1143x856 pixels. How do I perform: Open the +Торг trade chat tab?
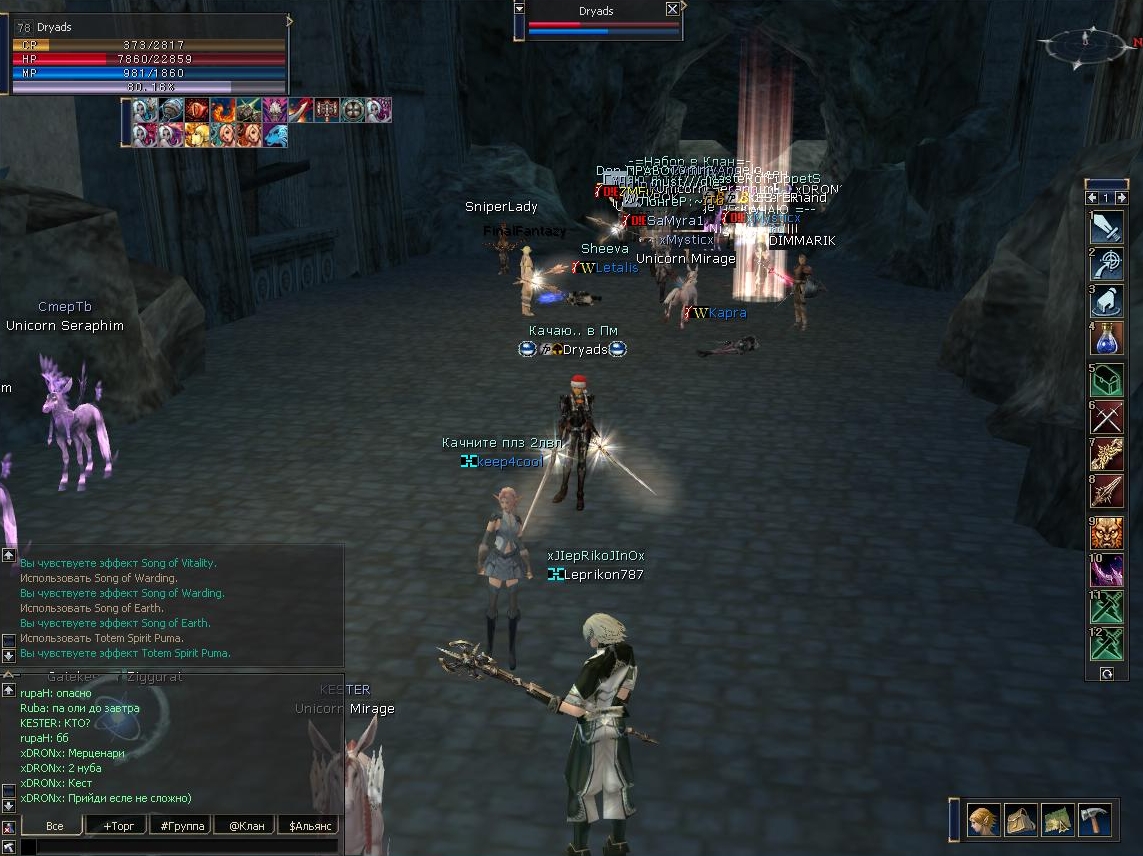[x=117, y=826]
